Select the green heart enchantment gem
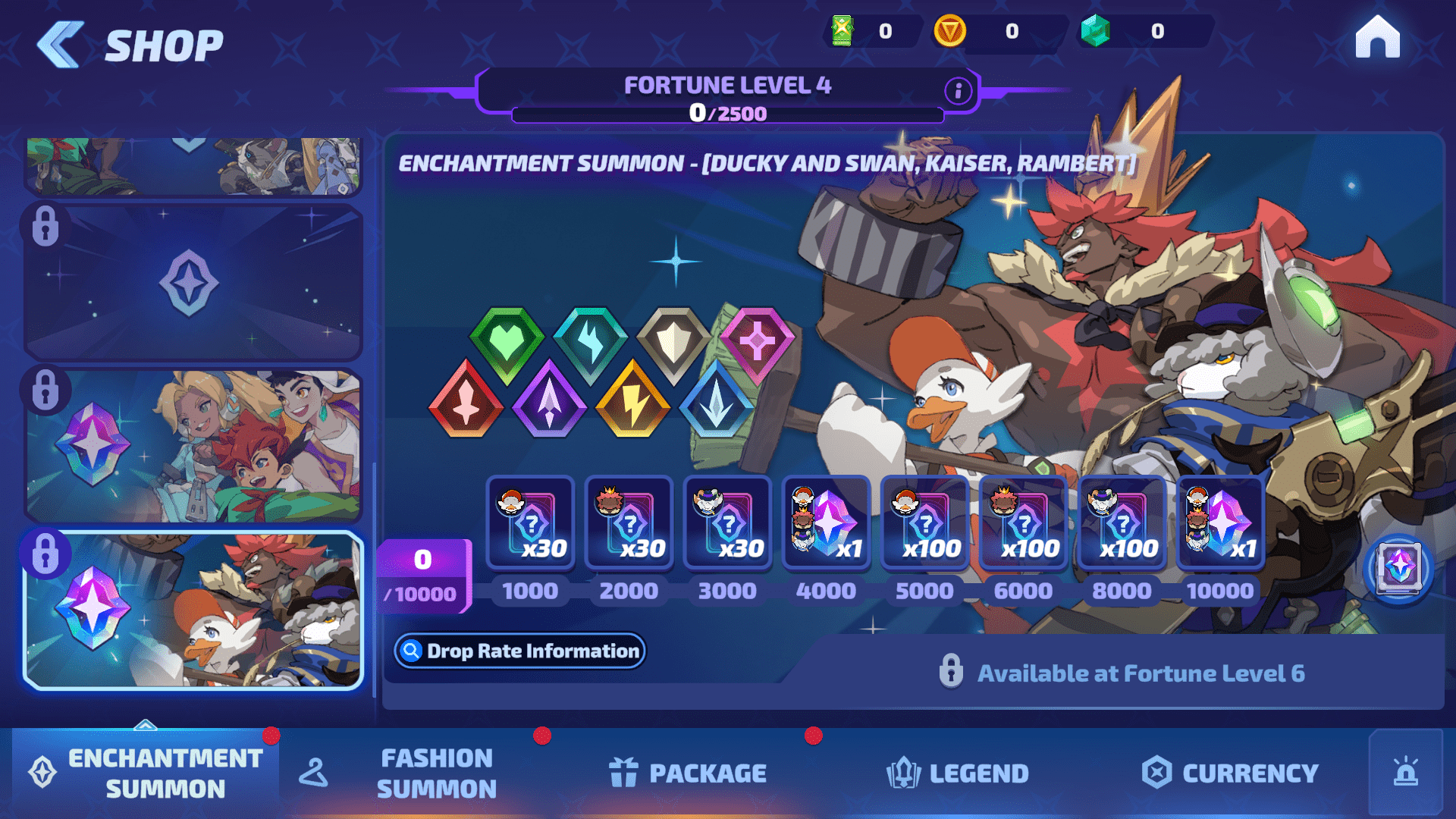The height and width of the screenshot is (819, 1456). (x=507, y=342)
